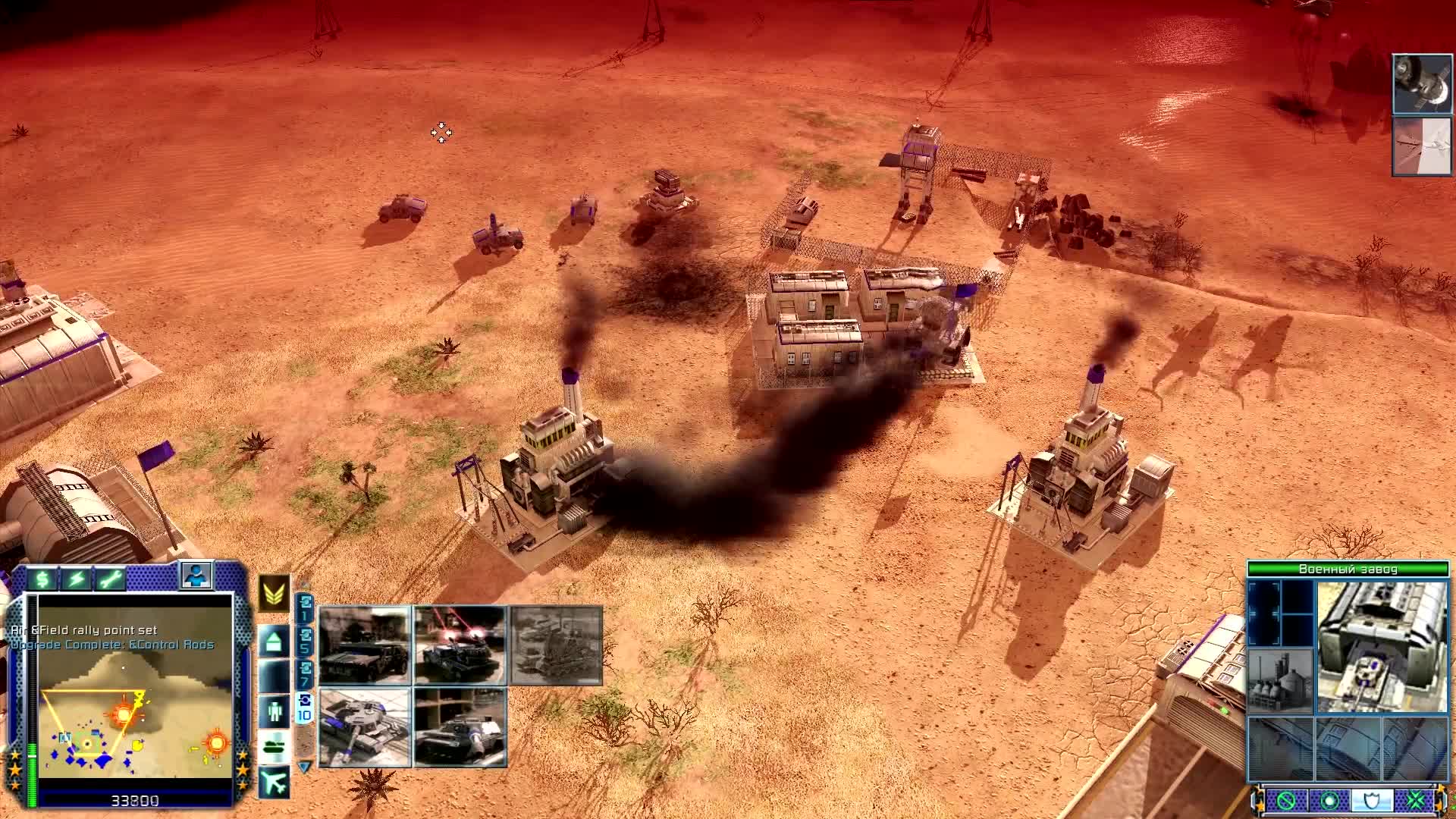Image resolution: width=1456 pixels, height=819 pixels.
Task: Activate the guard stance green circle
Action: [x=1330, y=799]
